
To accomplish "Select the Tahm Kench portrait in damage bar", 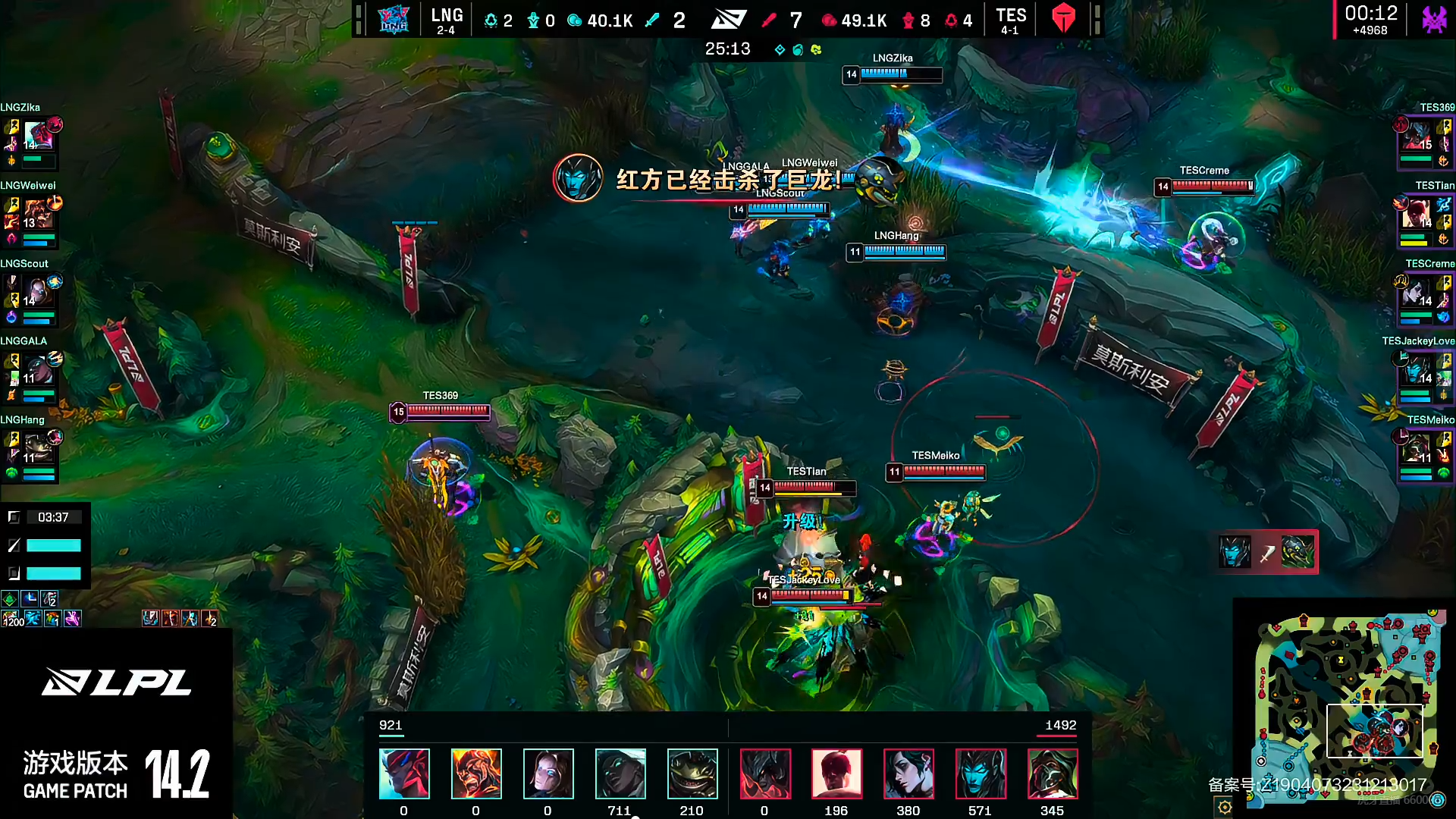I will pos(692,773).
